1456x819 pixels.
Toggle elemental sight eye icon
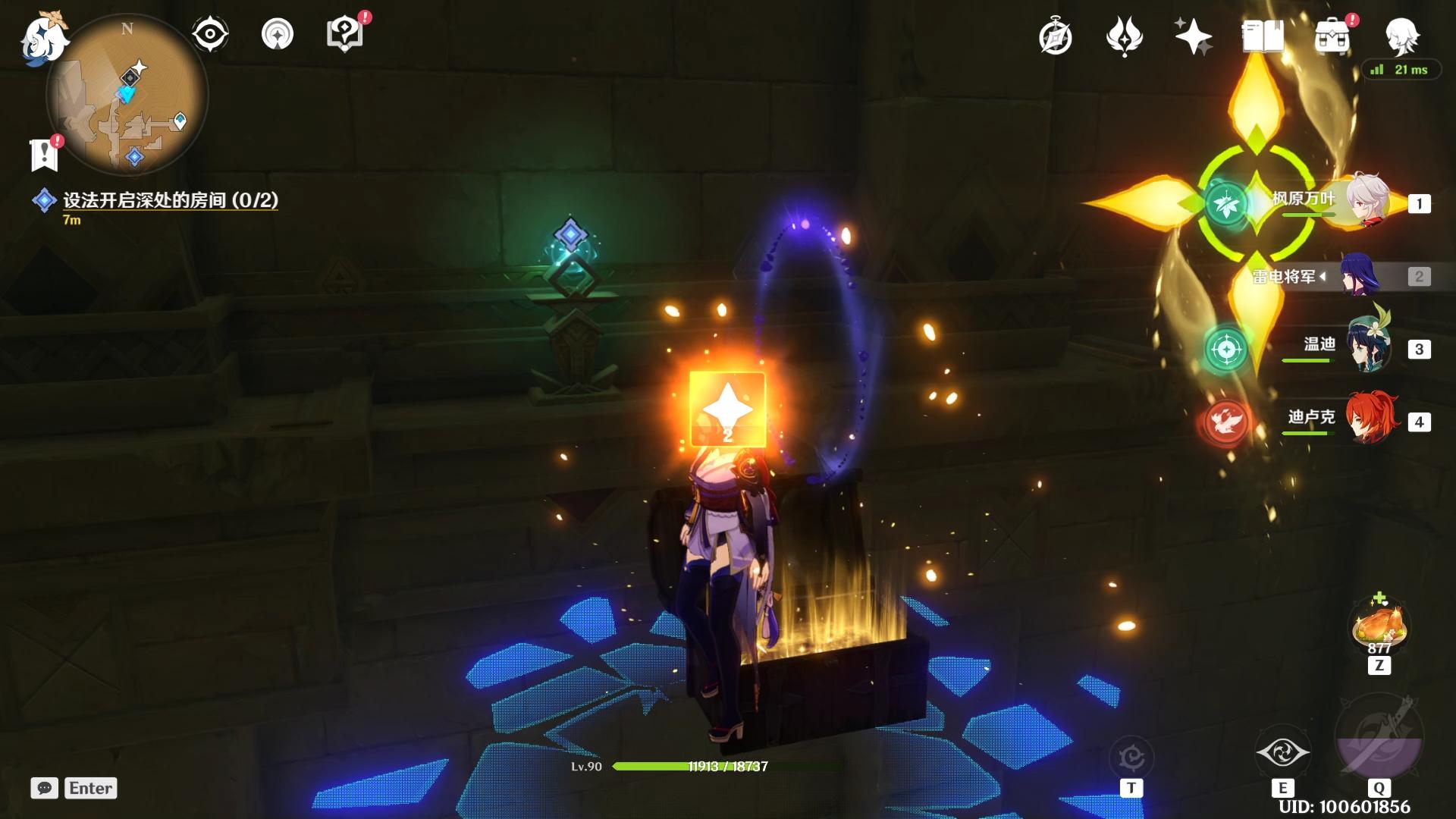click(209, 35)
